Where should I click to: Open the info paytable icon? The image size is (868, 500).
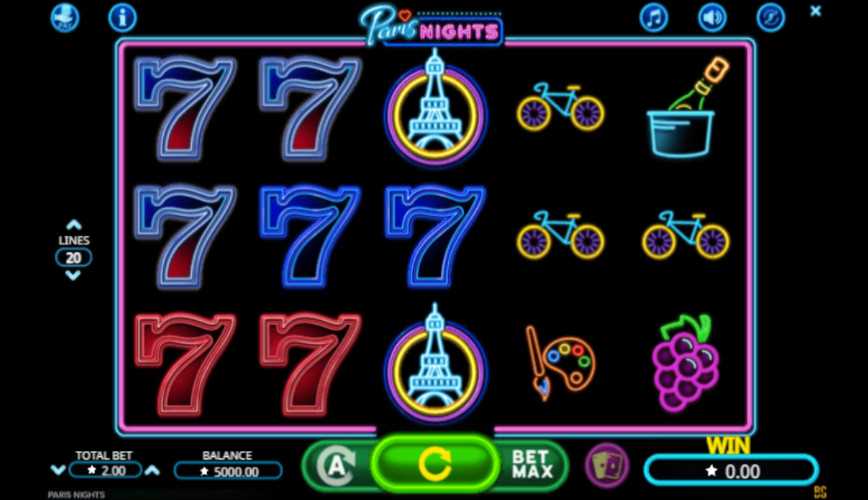122,18
